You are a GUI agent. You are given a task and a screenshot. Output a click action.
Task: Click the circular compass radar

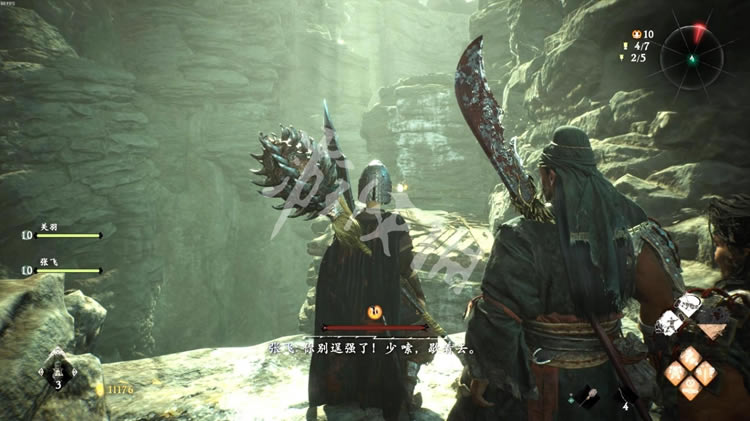689,52
